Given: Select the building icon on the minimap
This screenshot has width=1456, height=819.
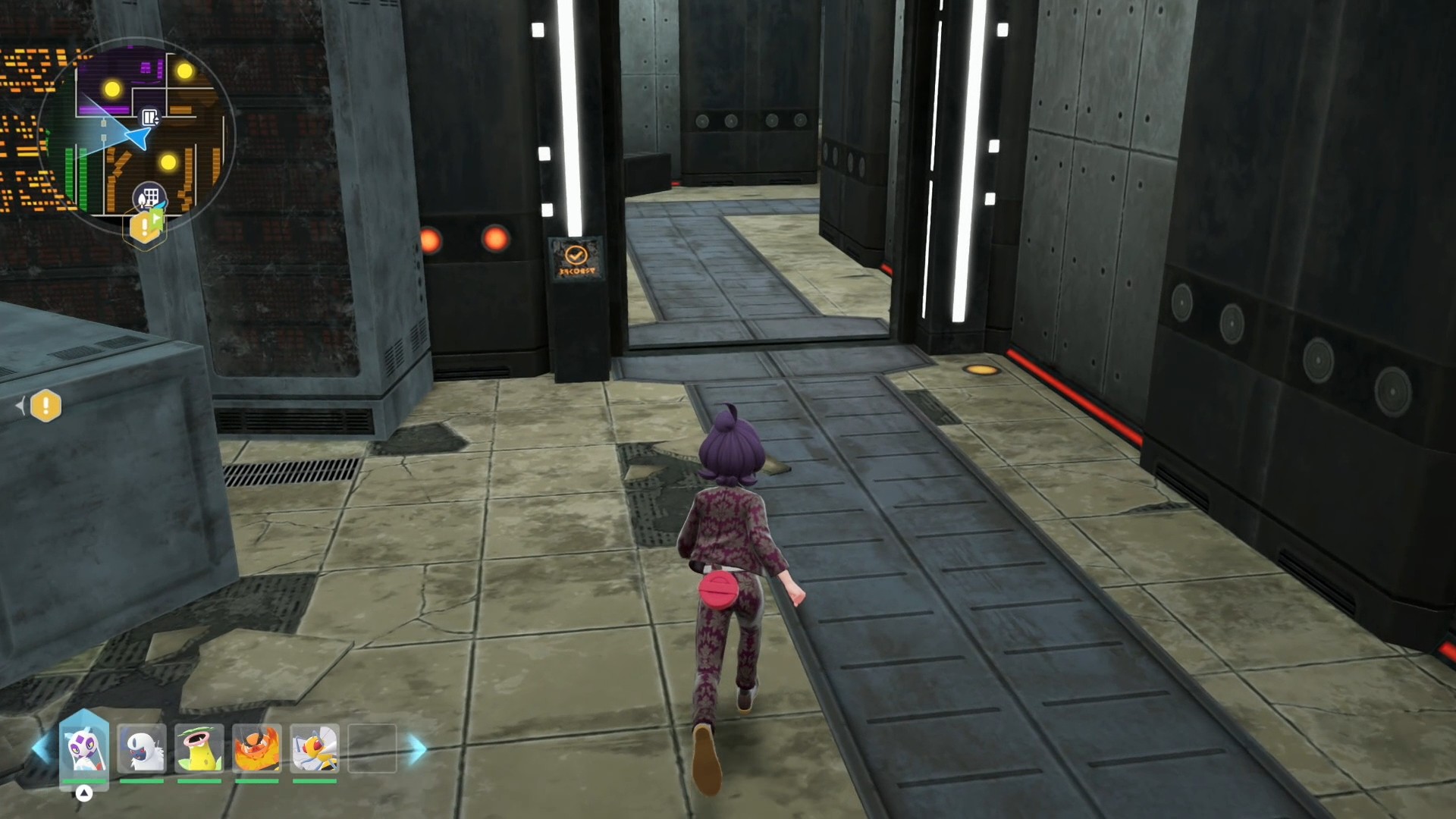Looking at the screenshot, I should coord(149,197).
